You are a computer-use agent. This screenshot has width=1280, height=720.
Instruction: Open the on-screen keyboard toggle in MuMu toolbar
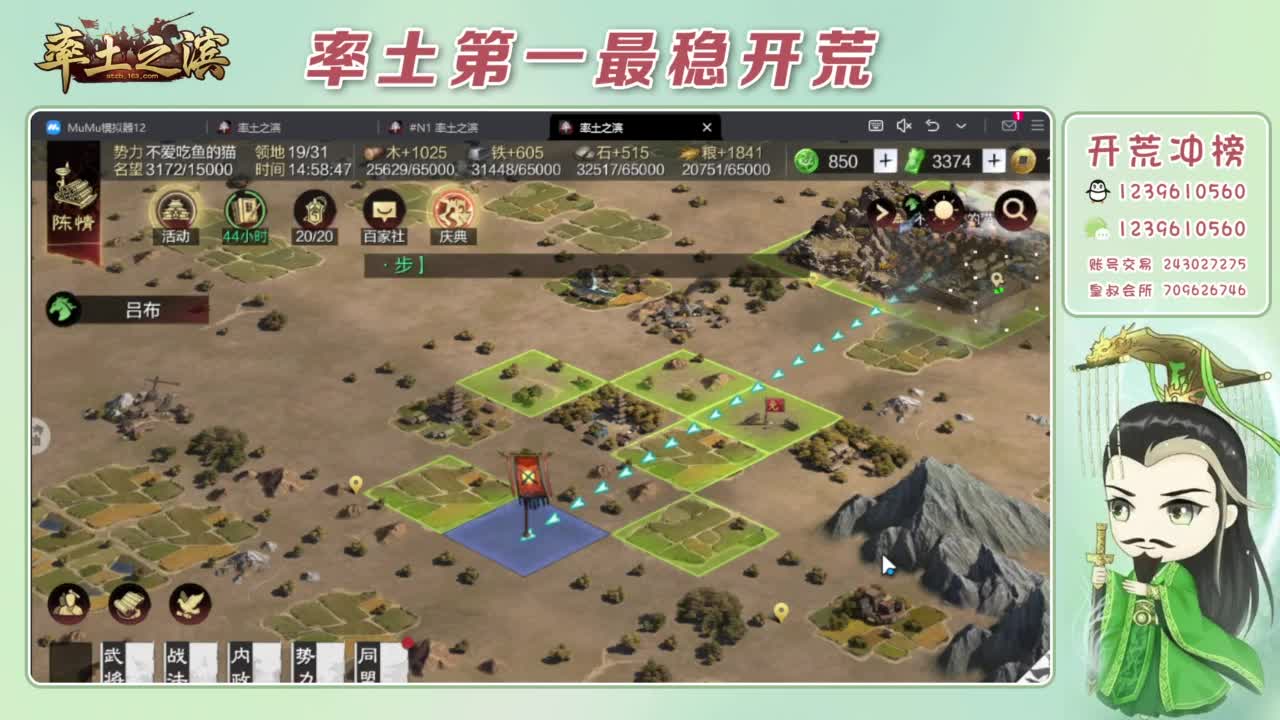(876, 124)
